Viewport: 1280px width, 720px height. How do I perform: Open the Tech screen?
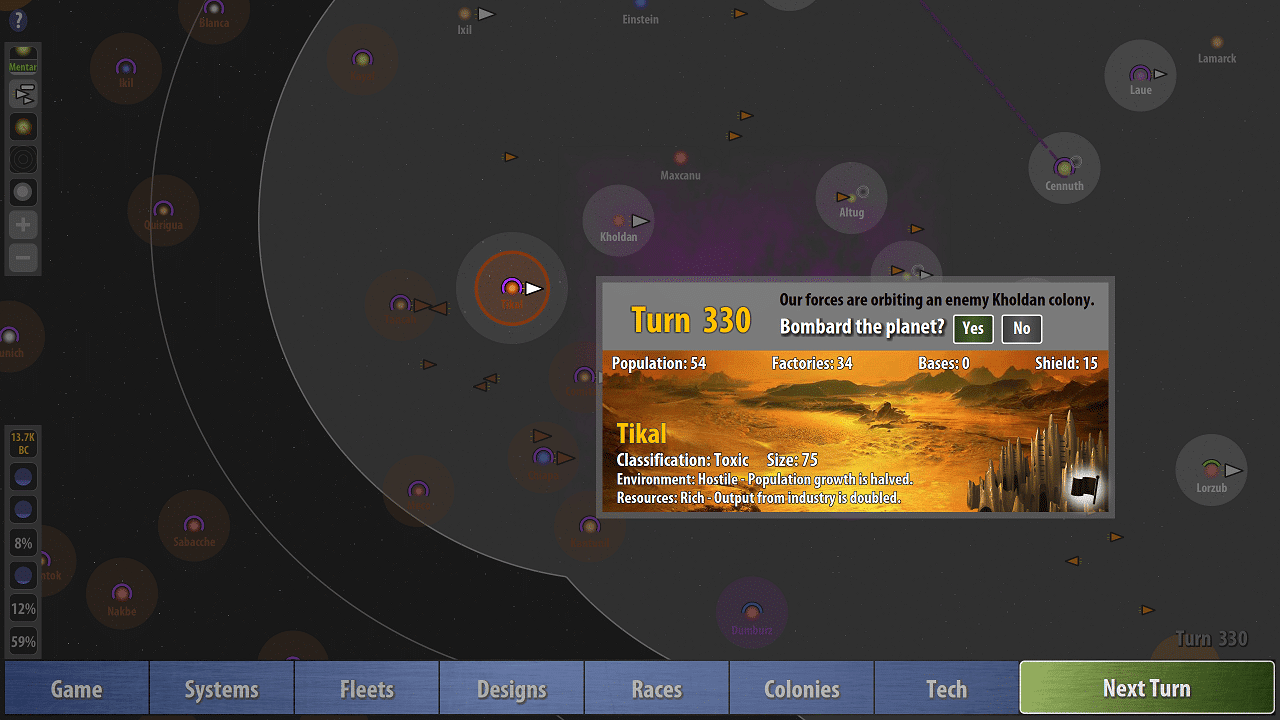[x=946, y=688]
